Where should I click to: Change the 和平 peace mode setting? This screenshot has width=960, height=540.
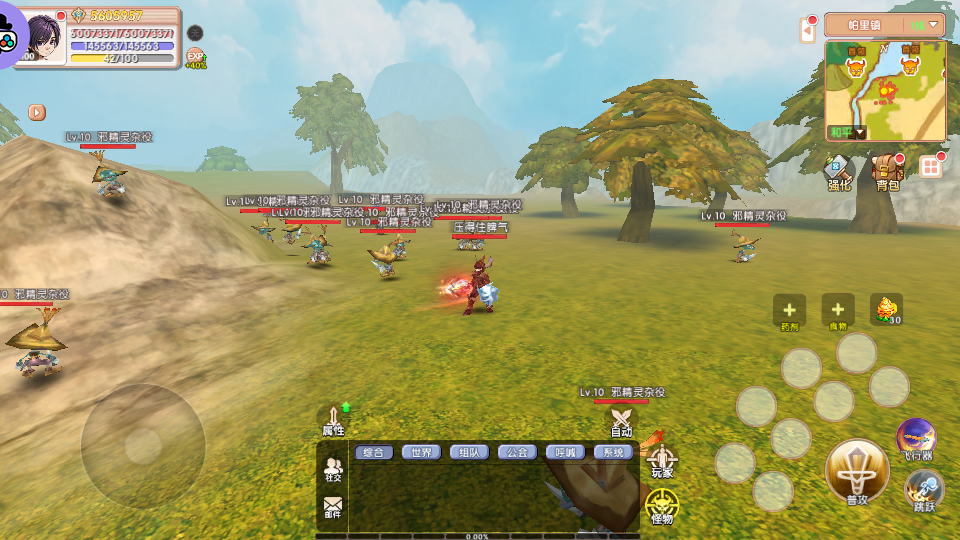pos(846,132)
